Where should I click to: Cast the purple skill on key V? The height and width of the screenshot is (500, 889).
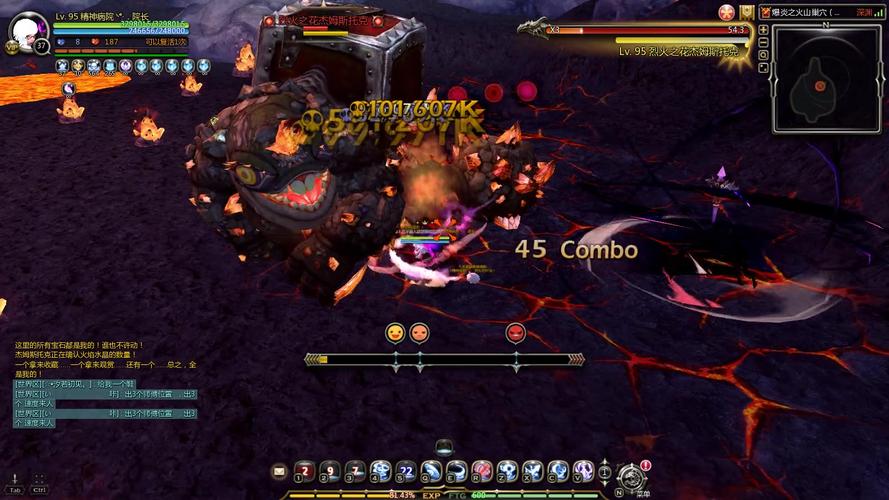tap(584, 471)
